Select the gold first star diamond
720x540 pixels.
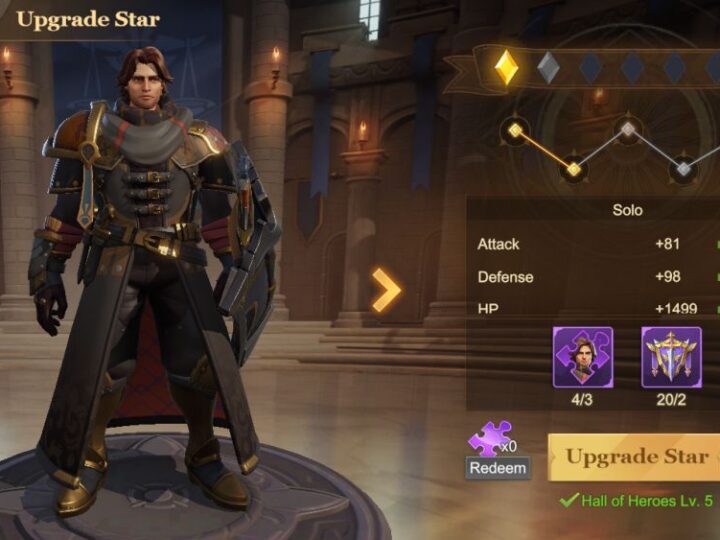click(x=507, y=67)
